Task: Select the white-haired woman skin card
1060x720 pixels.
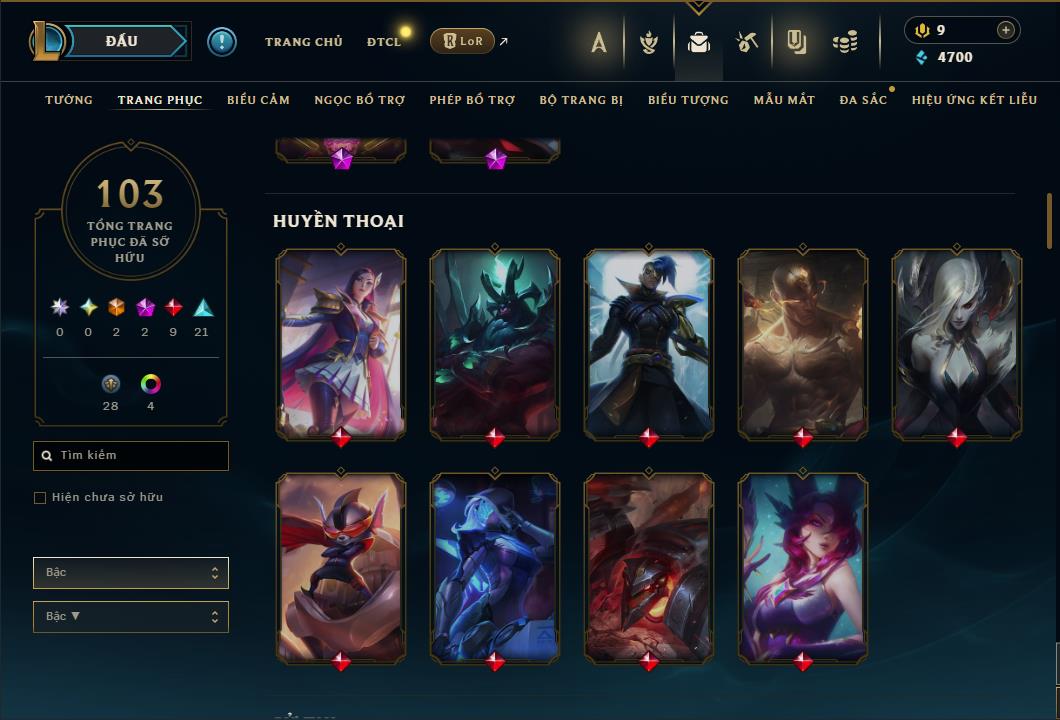Action: 957,344
